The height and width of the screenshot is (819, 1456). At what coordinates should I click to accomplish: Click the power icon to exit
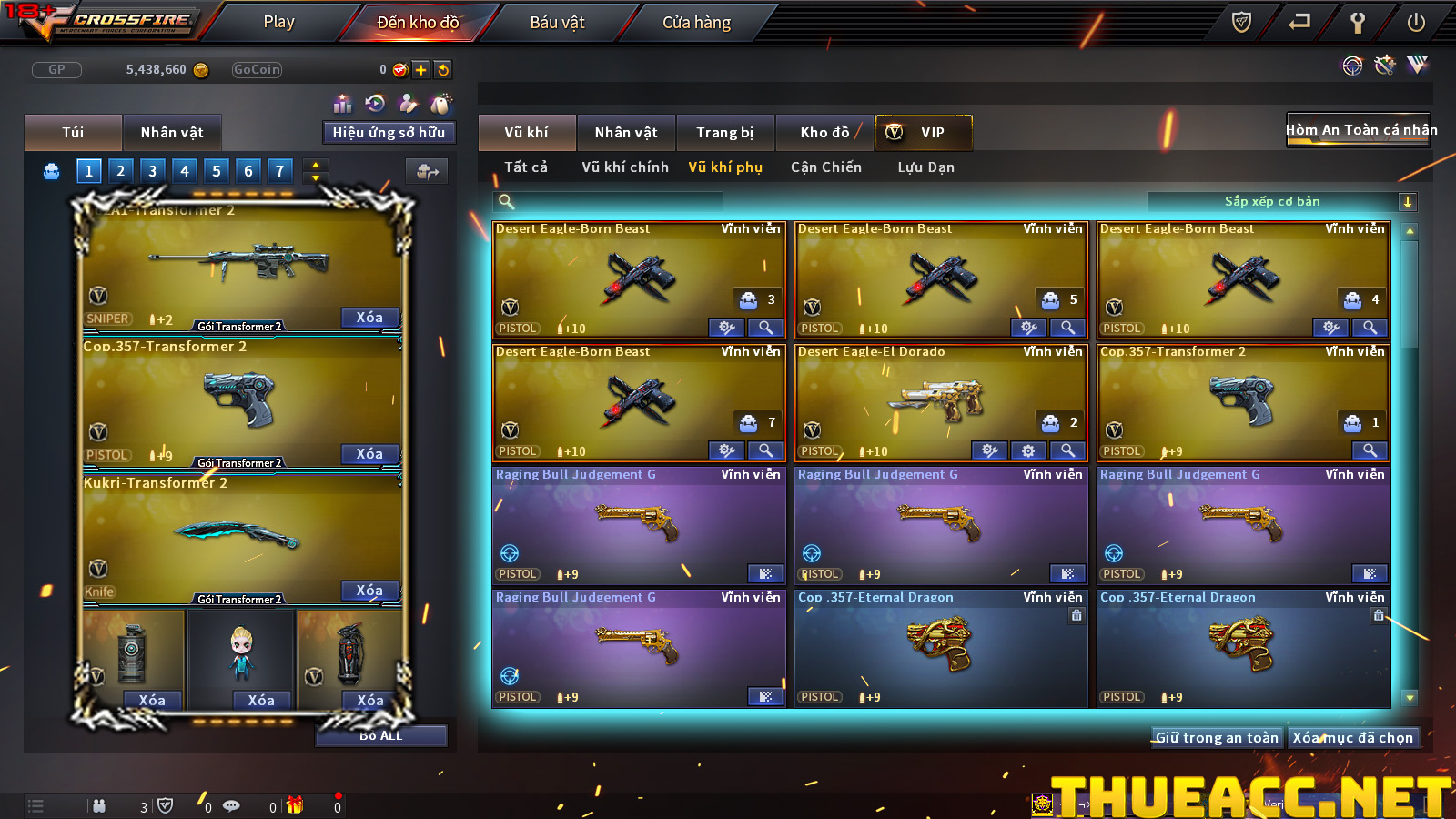(1416, 23)
